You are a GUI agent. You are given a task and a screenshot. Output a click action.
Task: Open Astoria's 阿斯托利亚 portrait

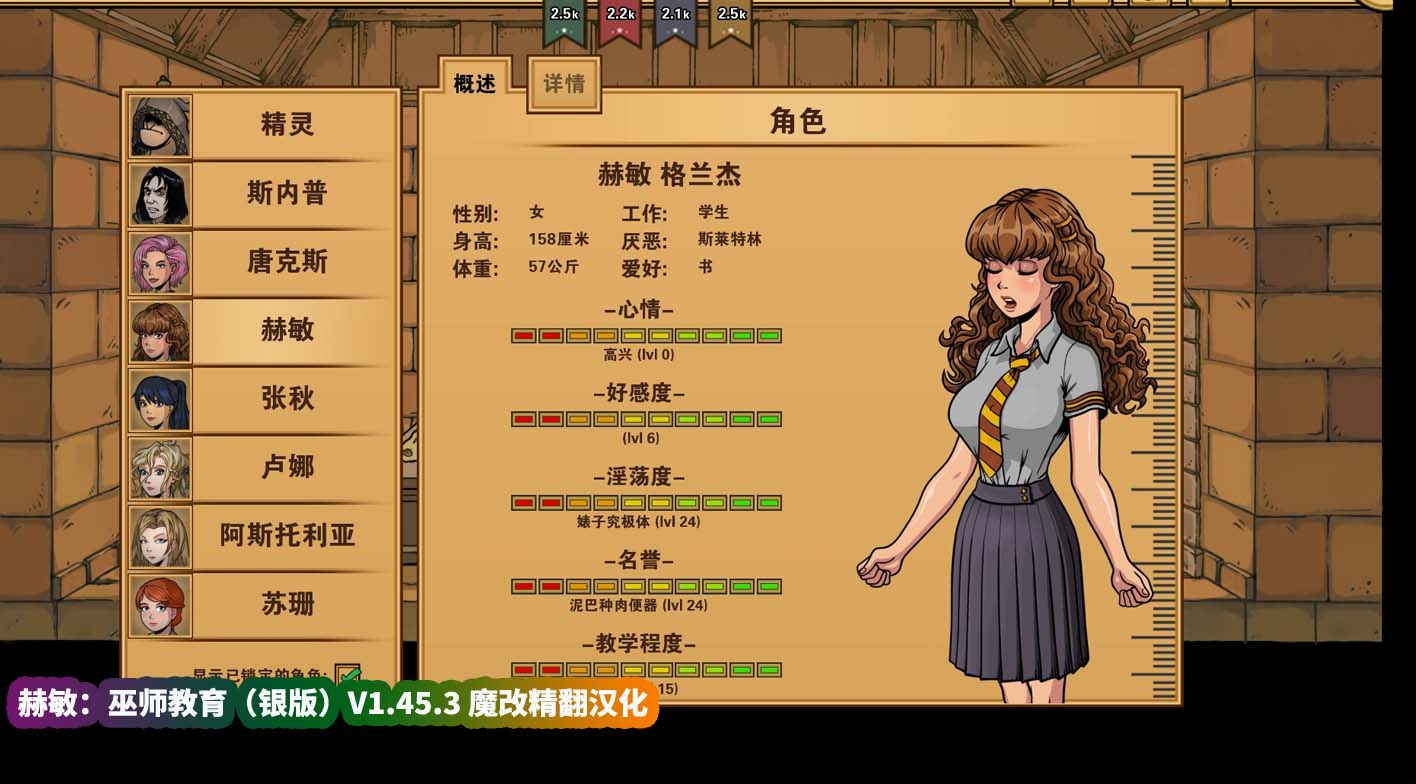(160, 536)
